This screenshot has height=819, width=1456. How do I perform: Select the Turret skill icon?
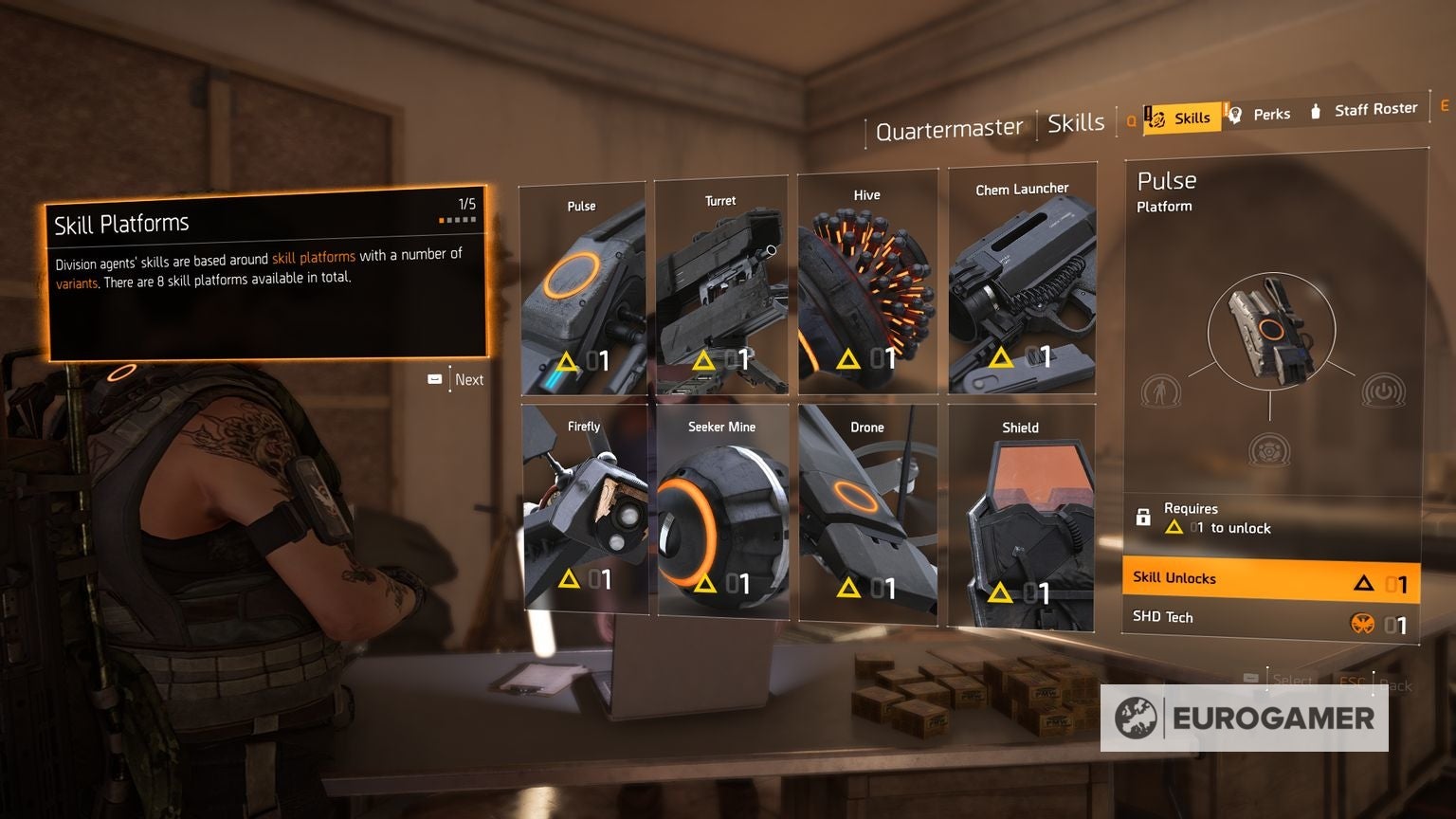[721, 284]
